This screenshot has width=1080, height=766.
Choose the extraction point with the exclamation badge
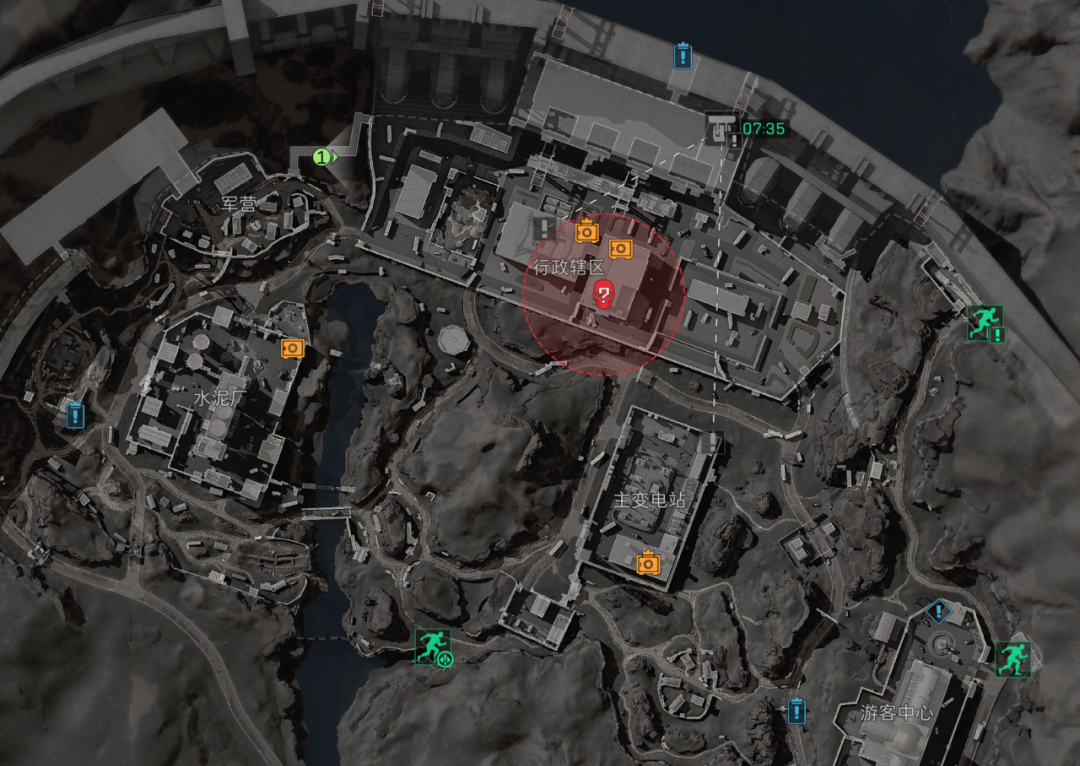[x=983, y=321]
